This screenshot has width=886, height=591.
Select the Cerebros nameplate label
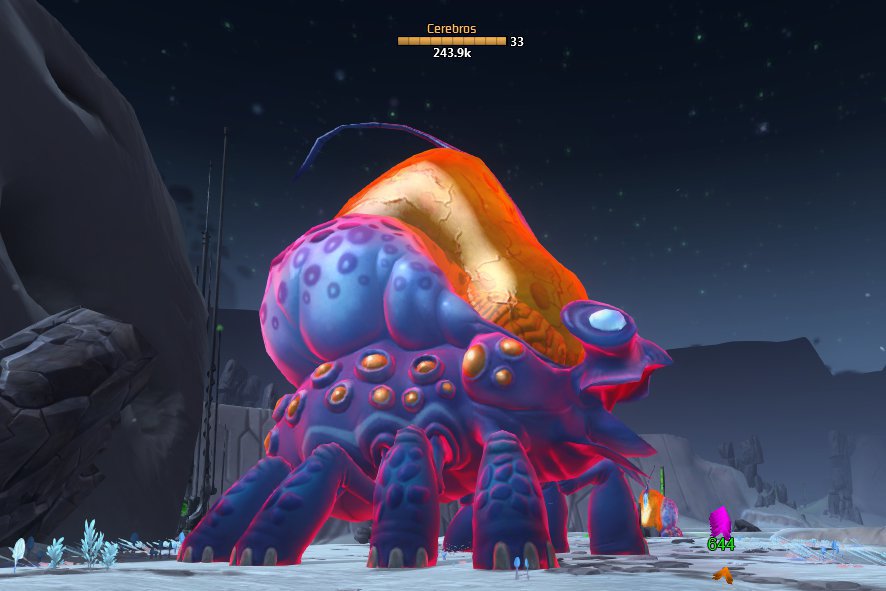(452, 29)
